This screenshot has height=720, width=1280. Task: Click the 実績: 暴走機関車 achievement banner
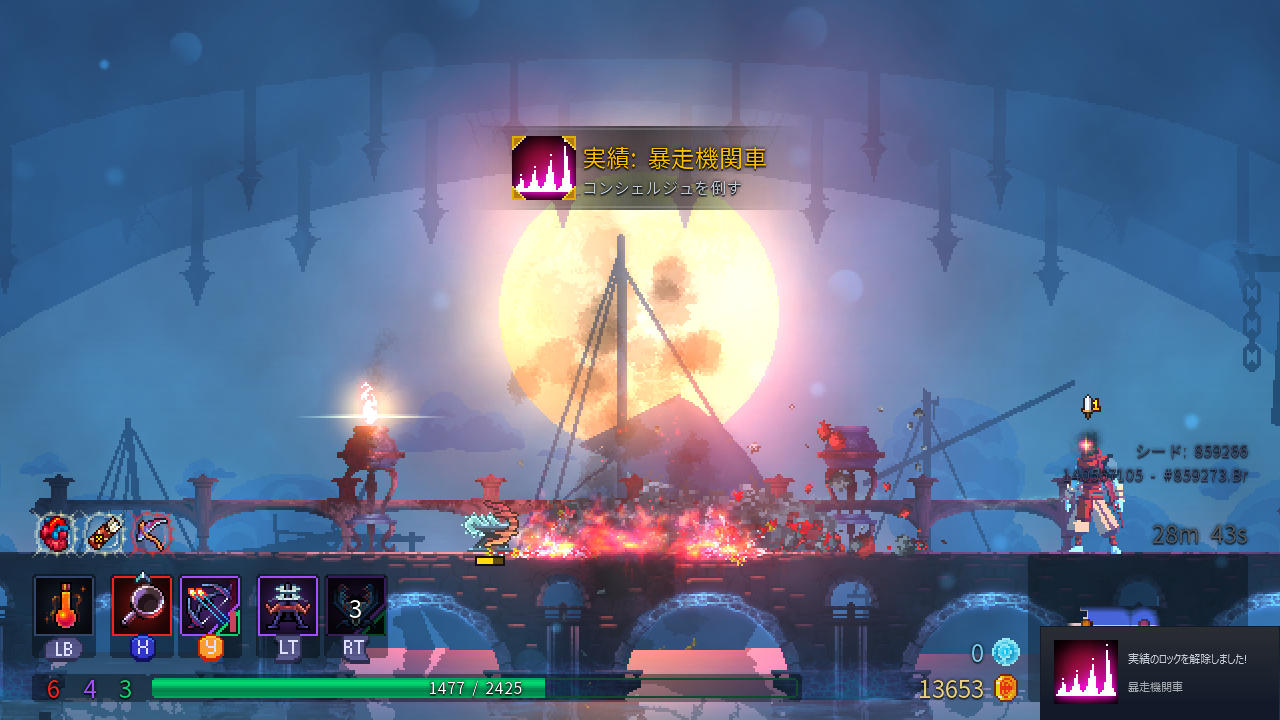click(x=644, y=172)
